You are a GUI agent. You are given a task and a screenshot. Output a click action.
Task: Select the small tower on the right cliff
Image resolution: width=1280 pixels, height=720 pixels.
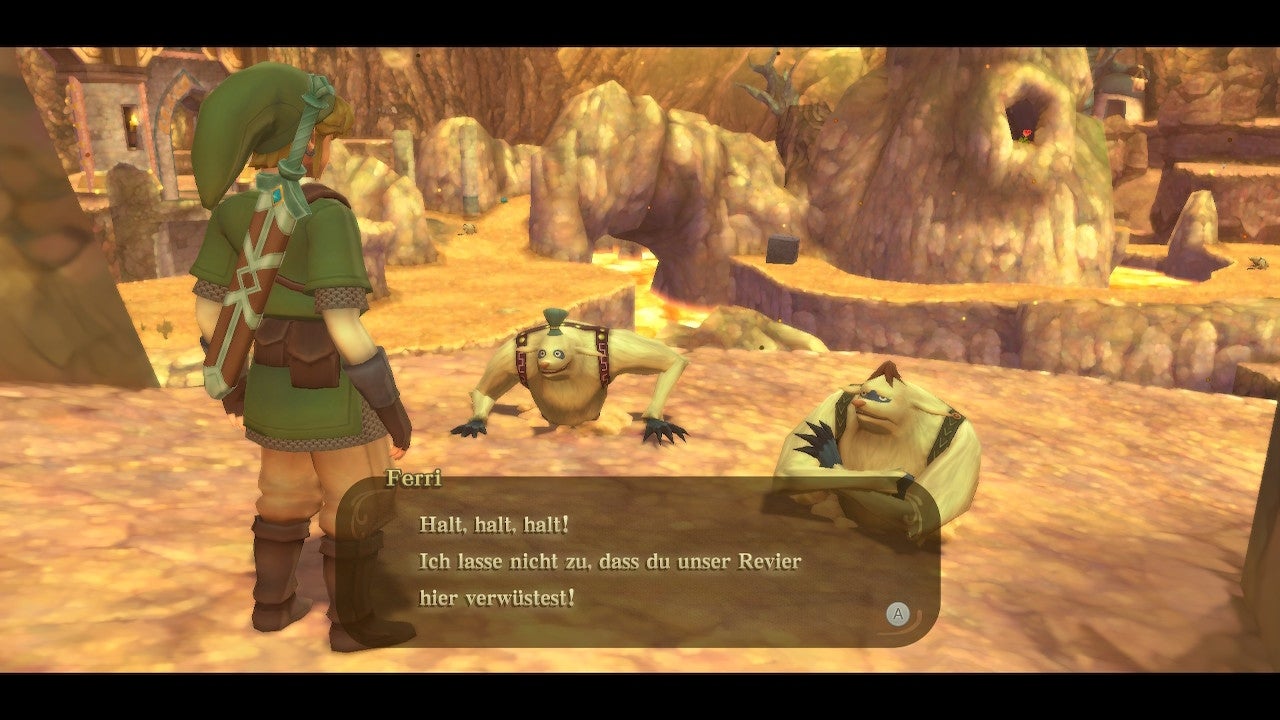coord(1122,90)
